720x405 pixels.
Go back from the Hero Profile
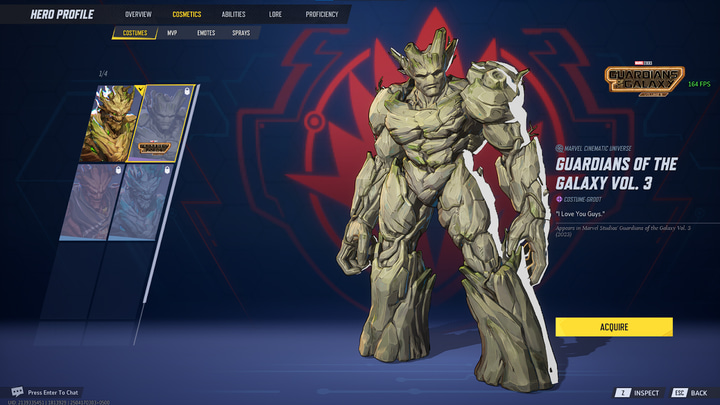click(x=691, y=393)
